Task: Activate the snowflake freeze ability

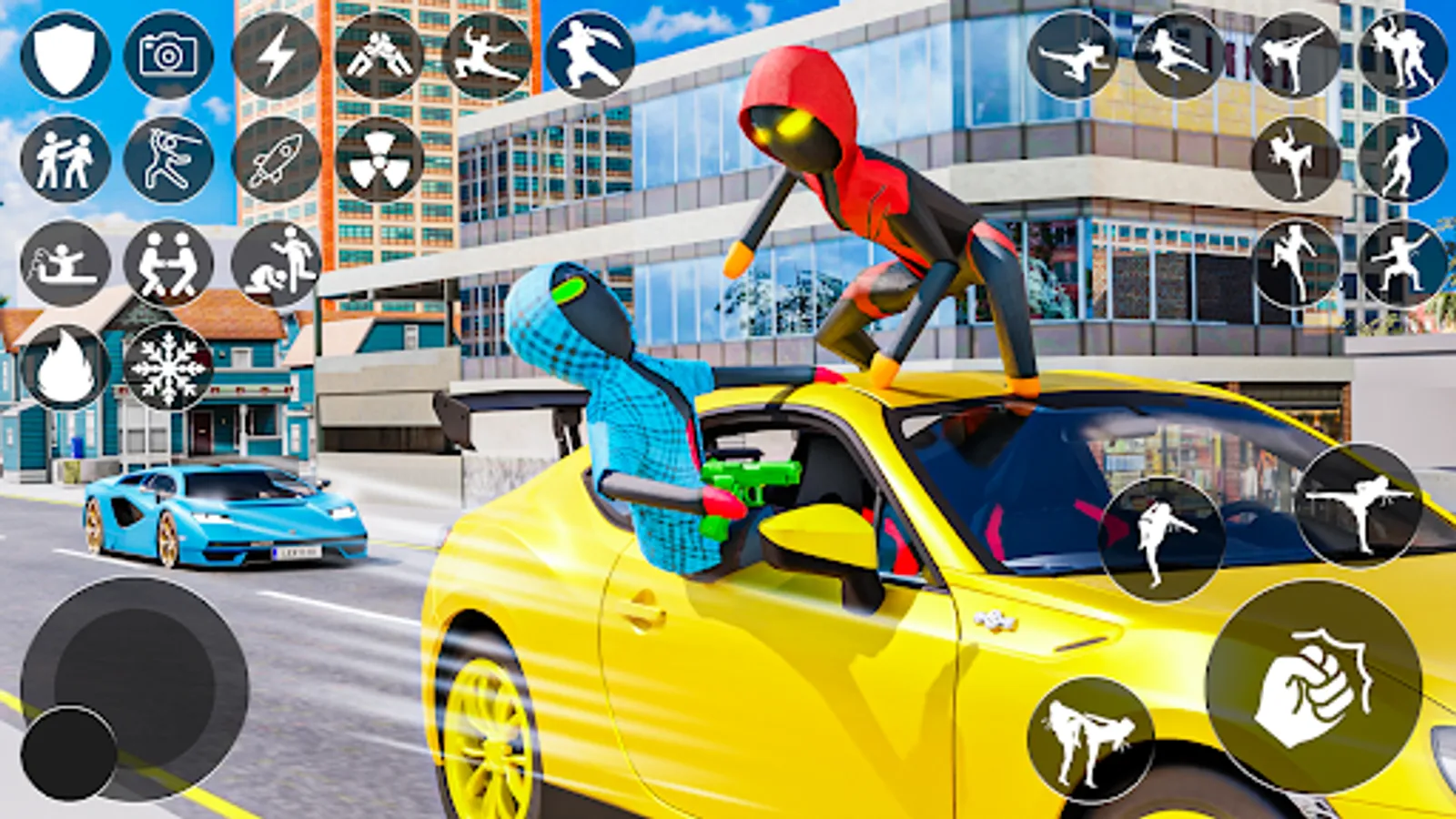Action: [x=169, y=369]
